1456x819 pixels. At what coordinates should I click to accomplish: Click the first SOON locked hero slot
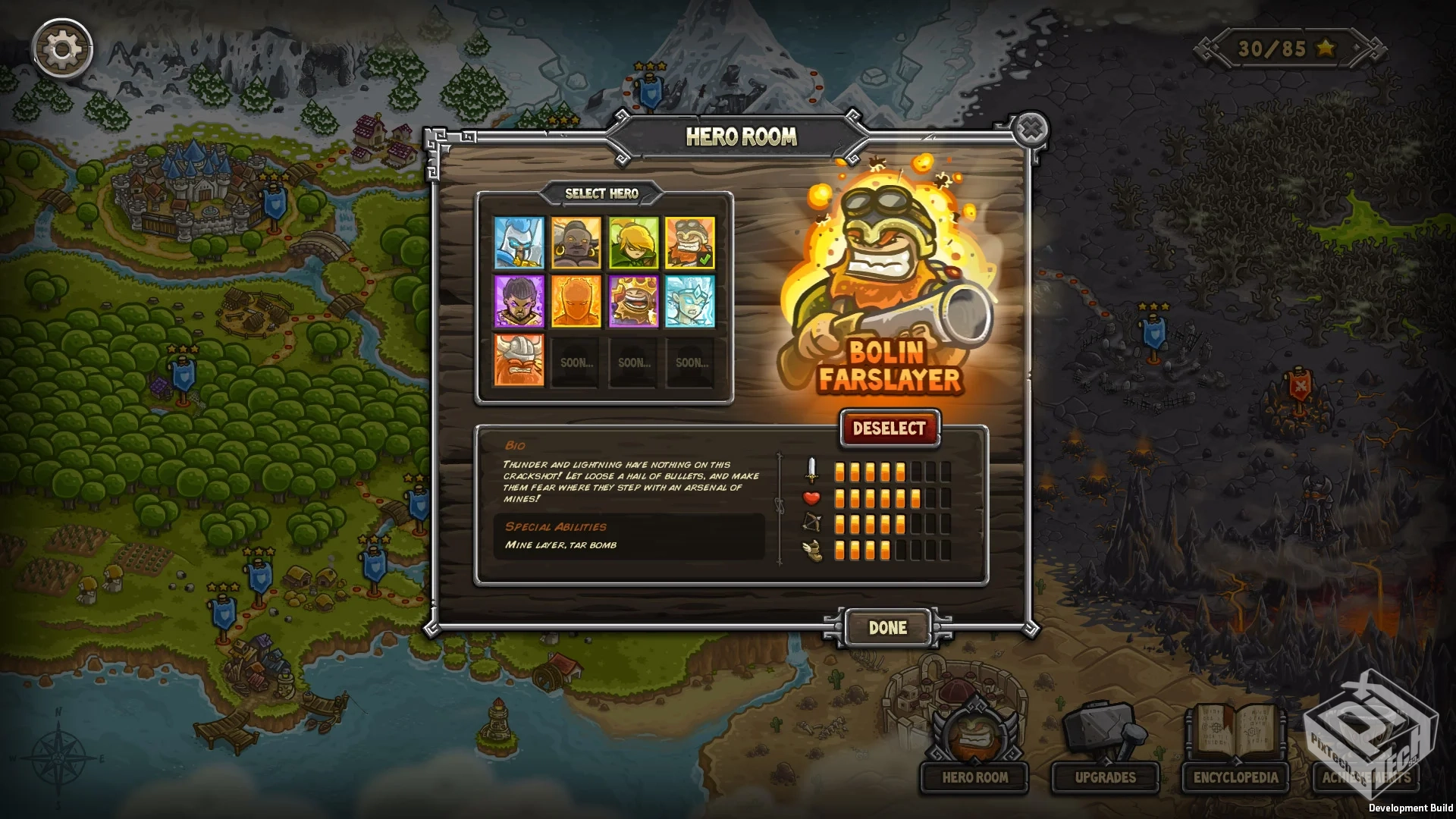click(x=574, y=362)
